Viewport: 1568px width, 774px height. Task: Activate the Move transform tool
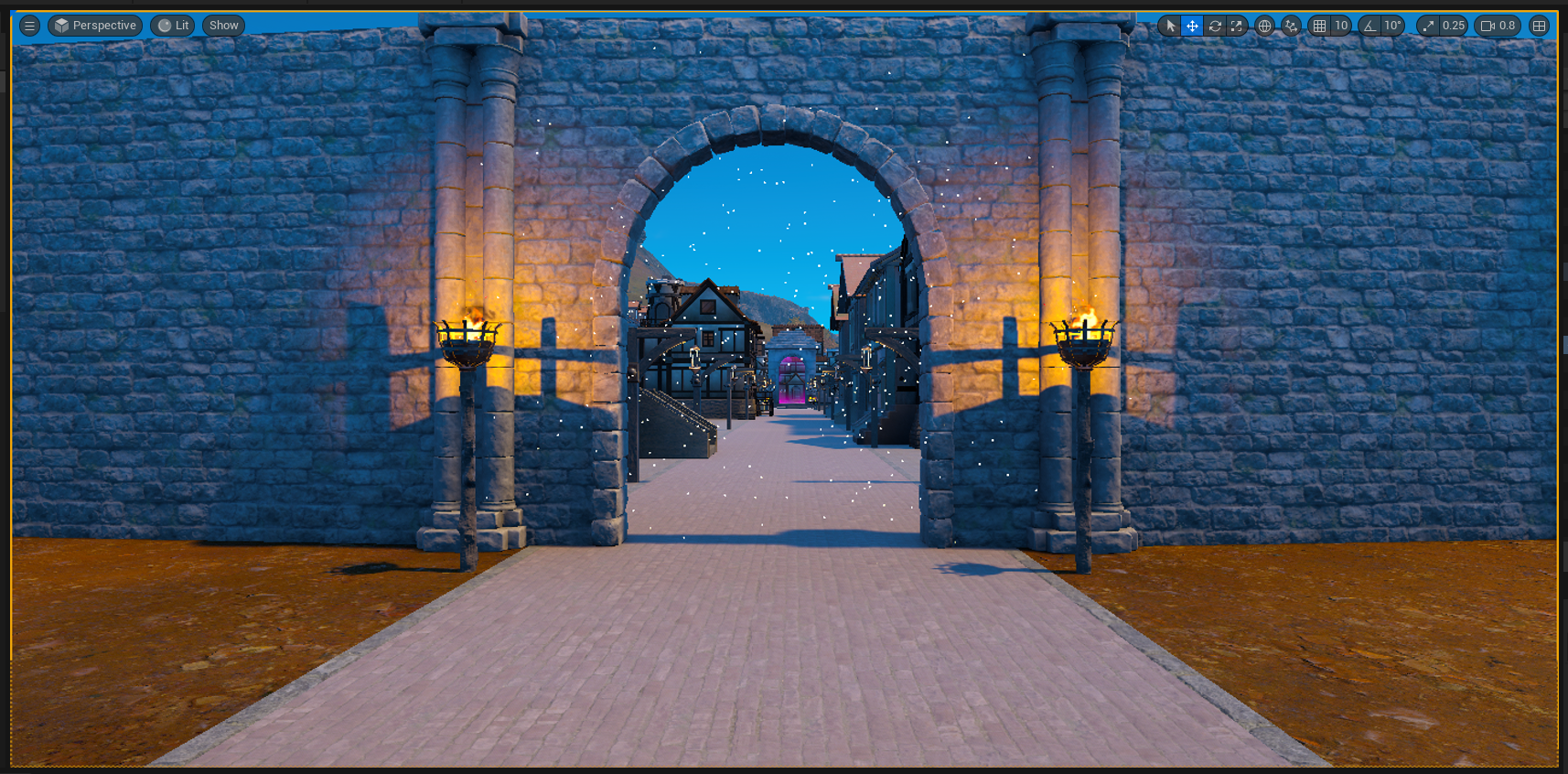(x=1192, y=26)
